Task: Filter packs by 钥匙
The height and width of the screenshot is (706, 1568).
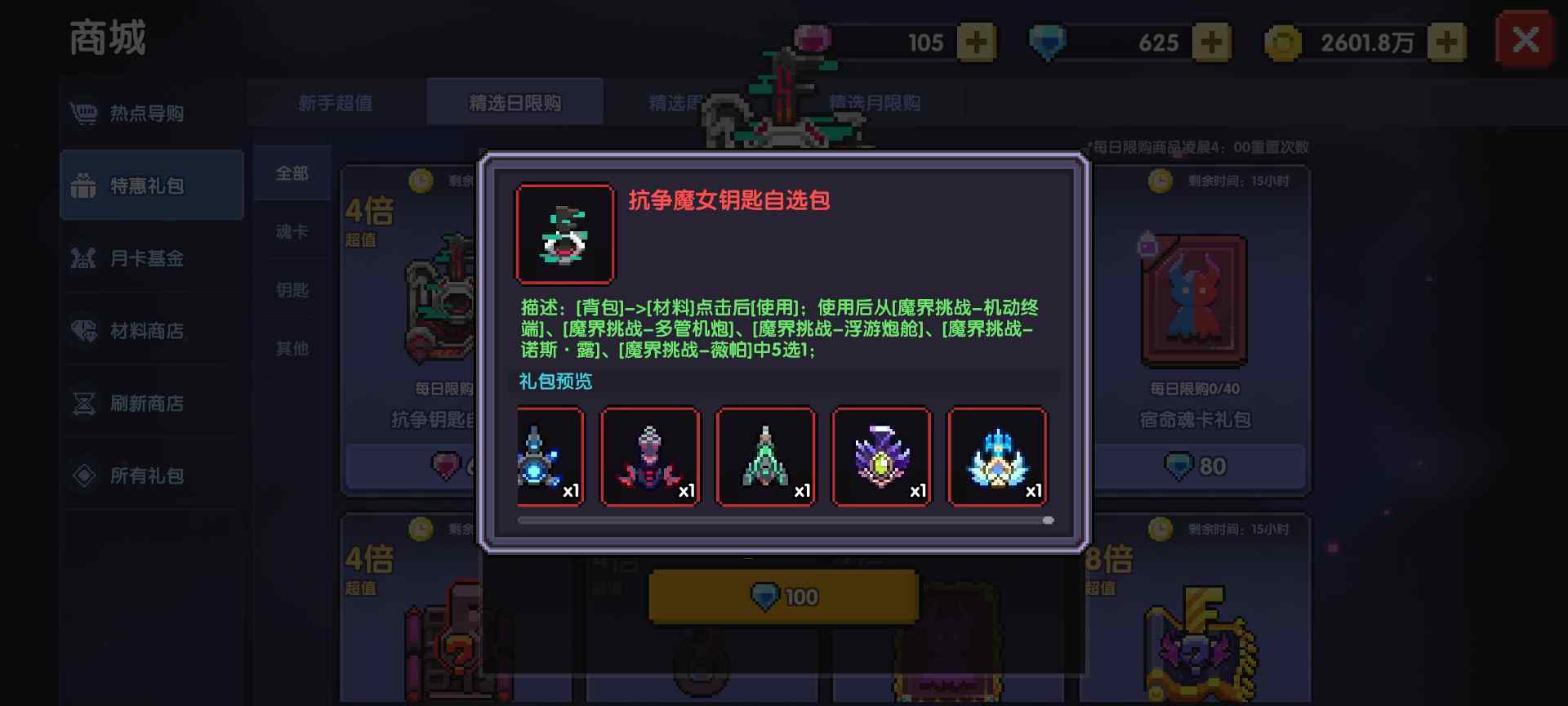Action: tap(292, 290)
